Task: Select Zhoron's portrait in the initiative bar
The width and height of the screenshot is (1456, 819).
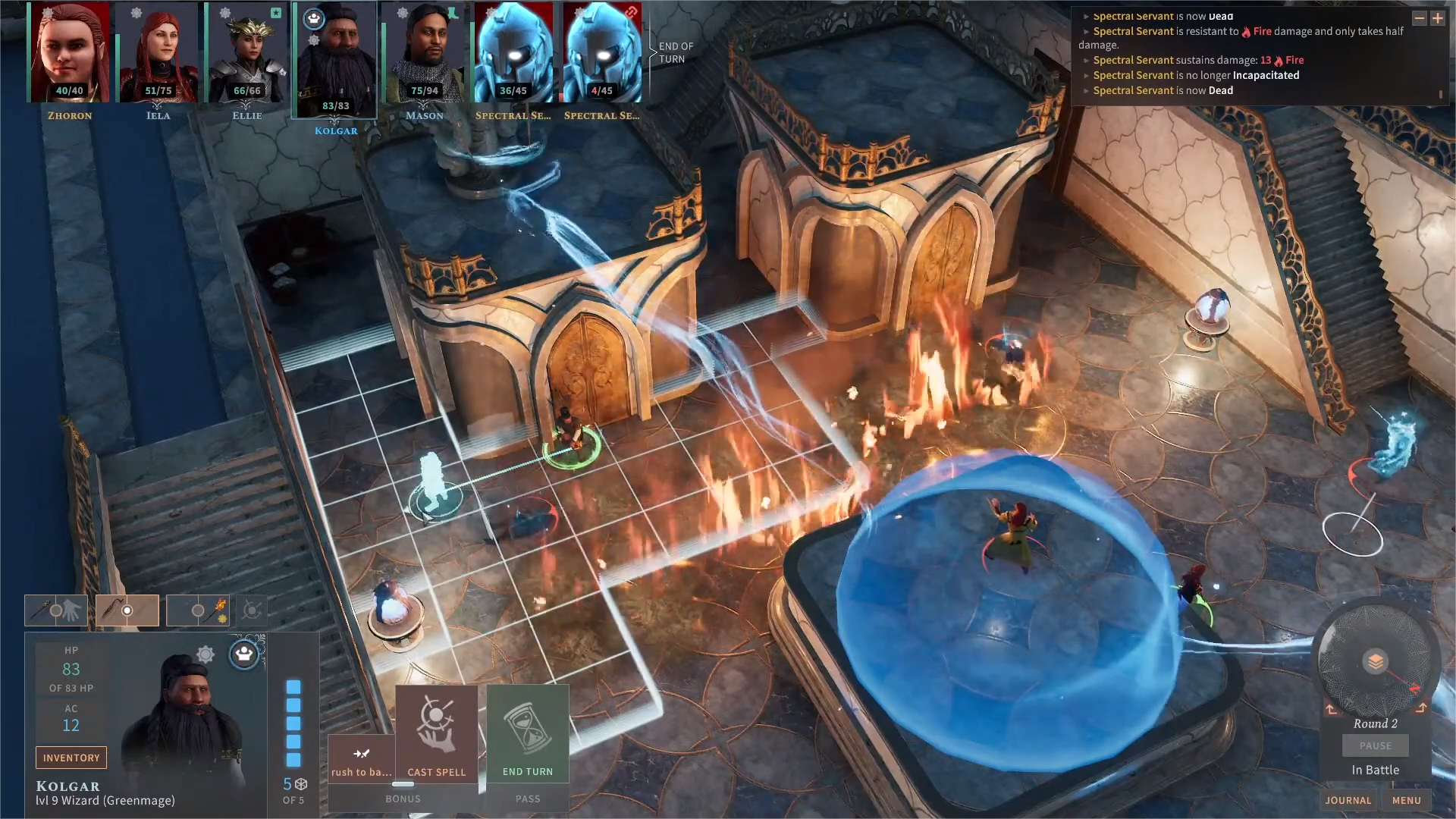Action: click(x=70, y=53)
